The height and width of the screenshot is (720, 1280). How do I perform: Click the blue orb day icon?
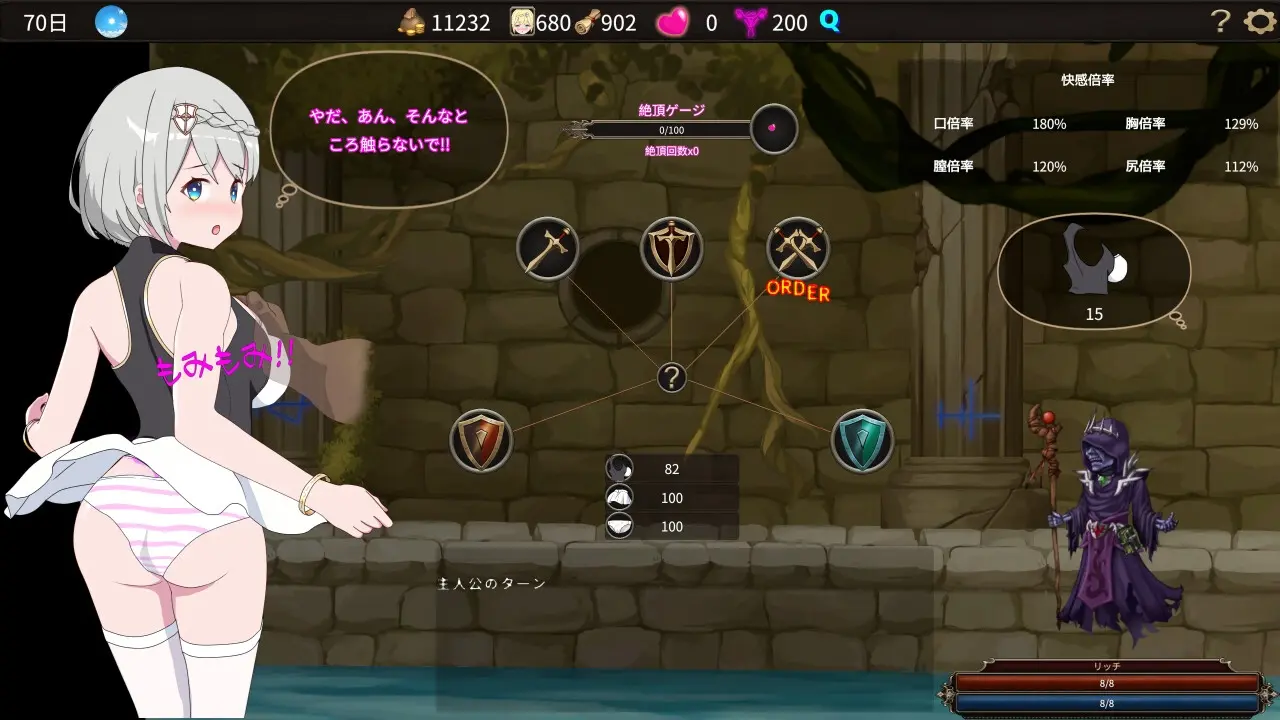pyautogui.click(x=111, y=21)
